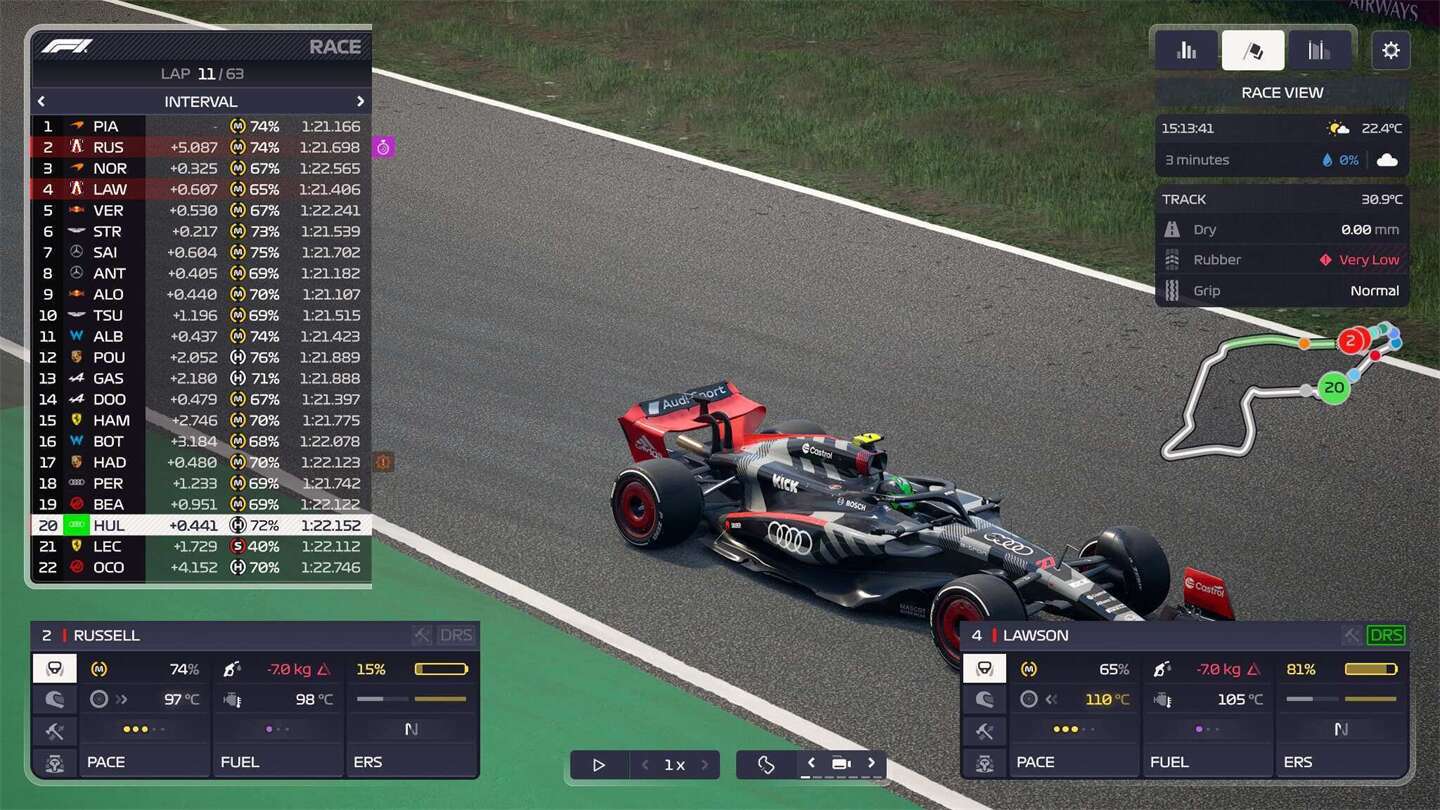
Task: Adjust Russell's PACE dots slider
Action: click(x=145, y=731)
